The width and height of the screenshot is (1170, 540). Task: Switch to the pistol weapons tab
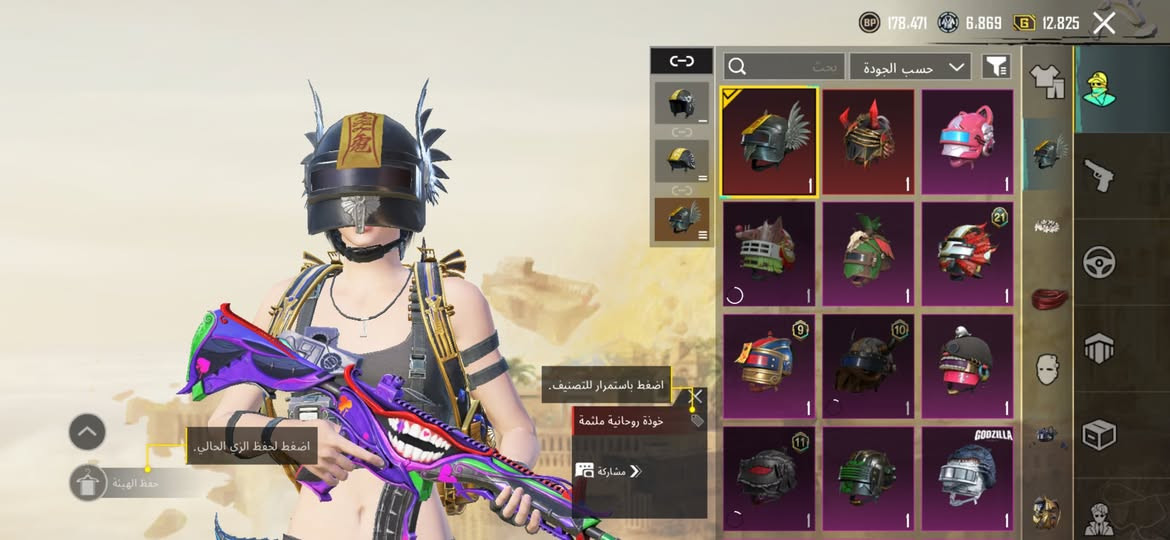click(1099, 178)
